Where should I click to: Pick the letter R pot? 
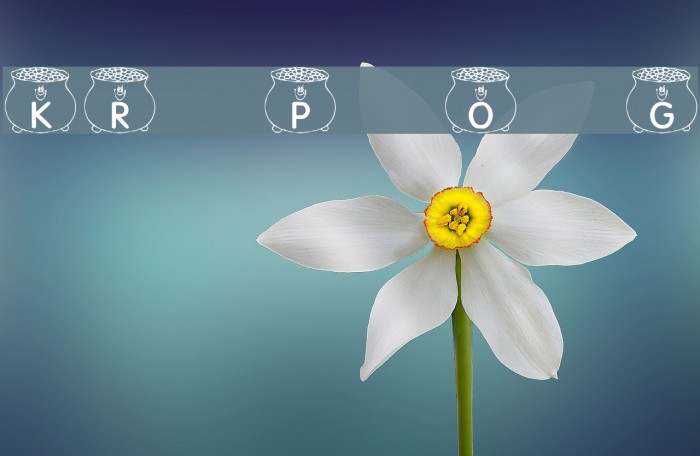click(120, 101)
